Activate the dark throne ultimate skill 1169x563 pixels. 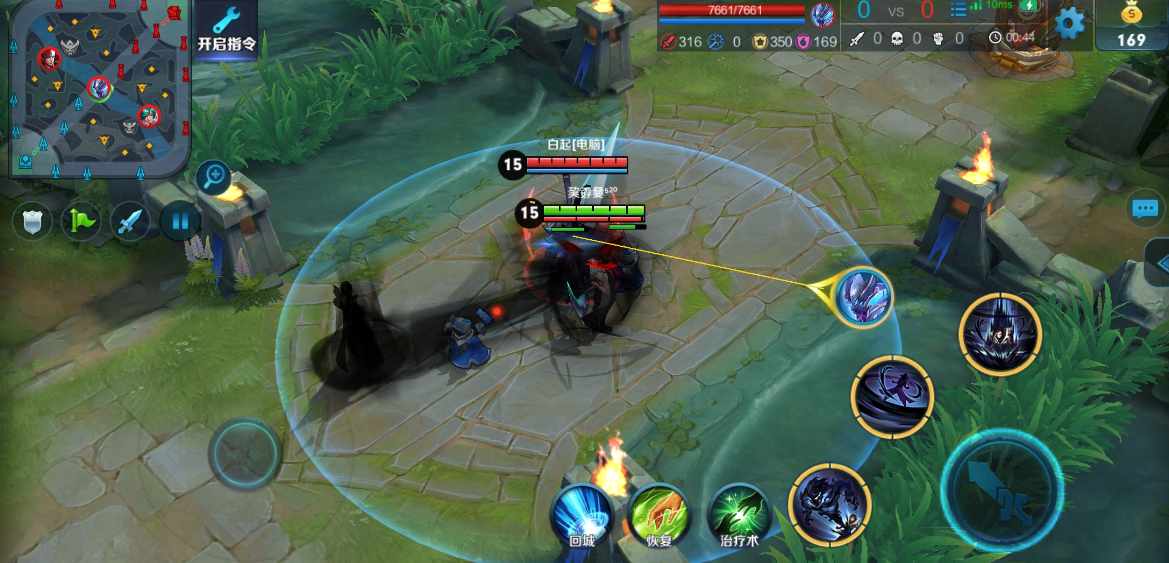click(1000, 334)
